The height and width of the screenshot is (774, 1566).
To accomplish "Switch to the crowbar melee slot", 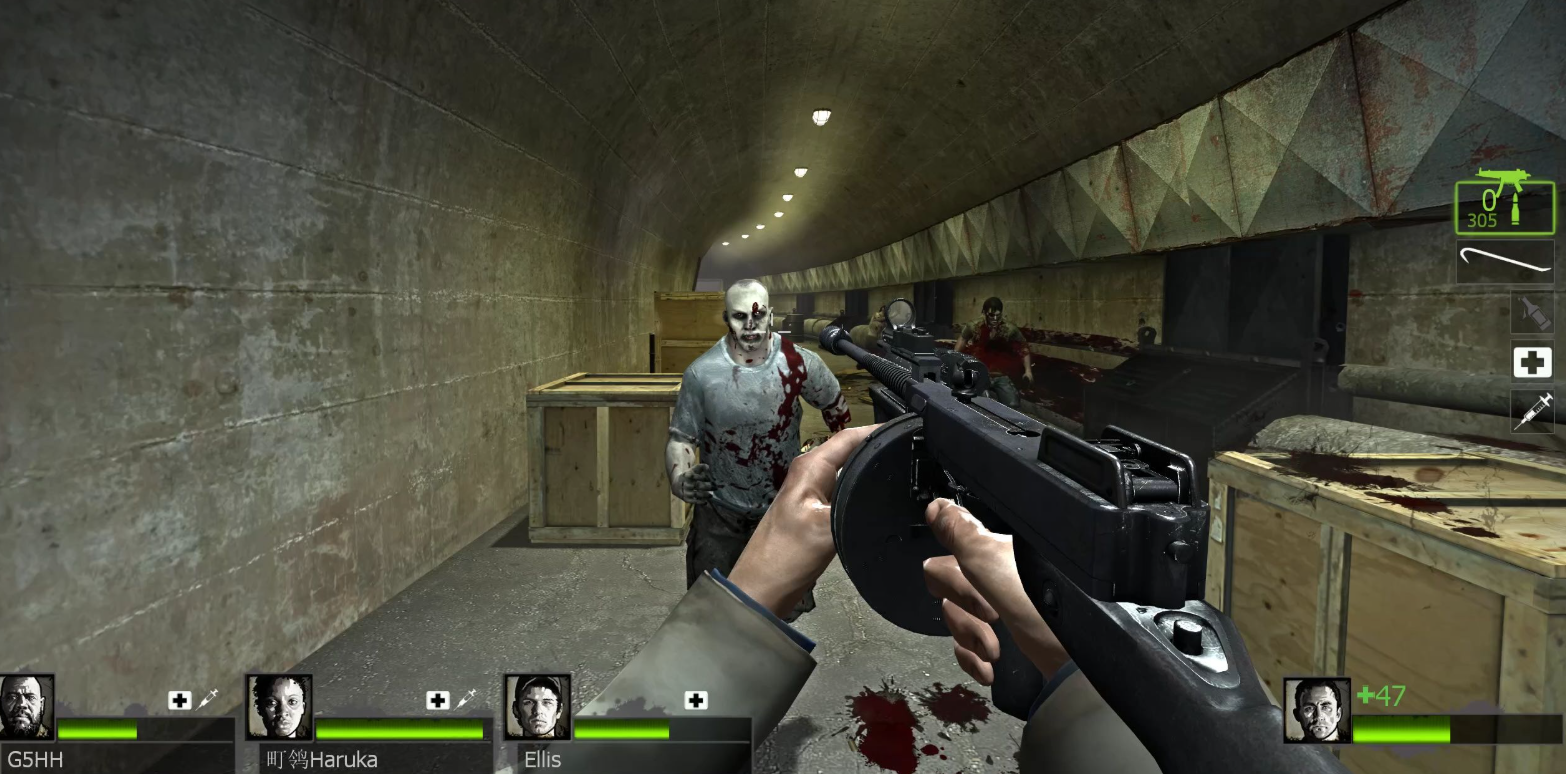I will coord(1505,262).
